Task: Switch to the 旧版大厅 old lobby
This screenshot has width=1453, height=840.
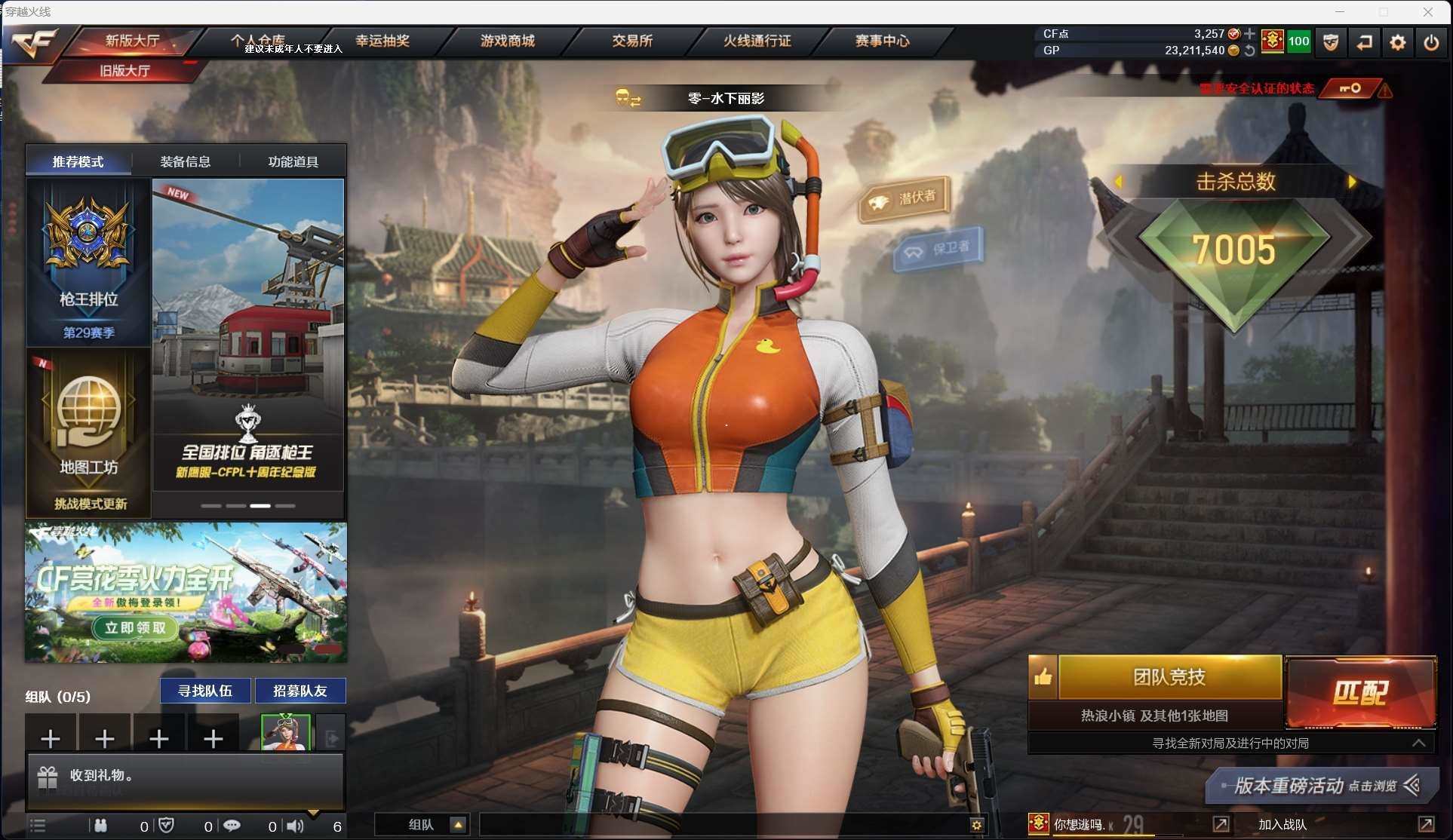Action: [124, 71]
